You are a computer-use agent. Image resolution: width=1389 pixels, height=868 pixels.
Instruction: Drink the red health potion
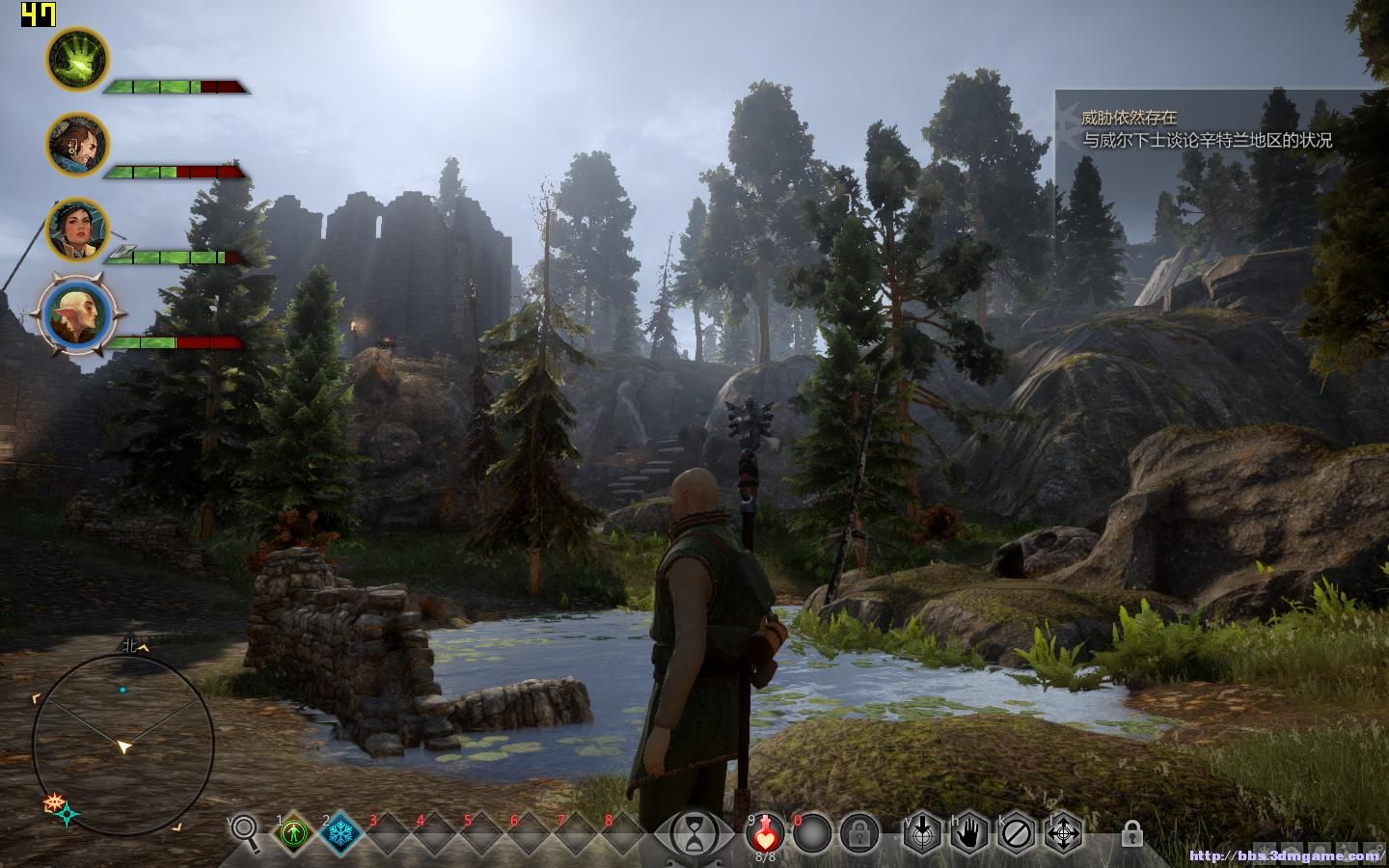(x=765, y=831)
